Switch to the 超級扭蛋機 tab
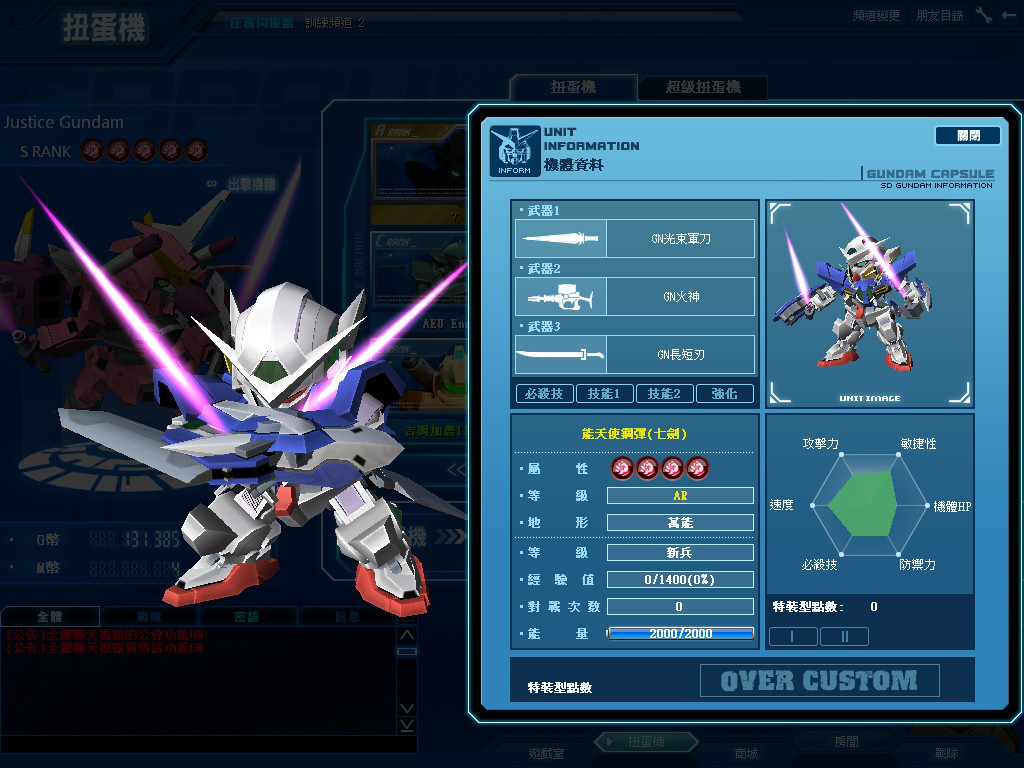This screenshot has height=768, width=1024. (x=703, y=88)
